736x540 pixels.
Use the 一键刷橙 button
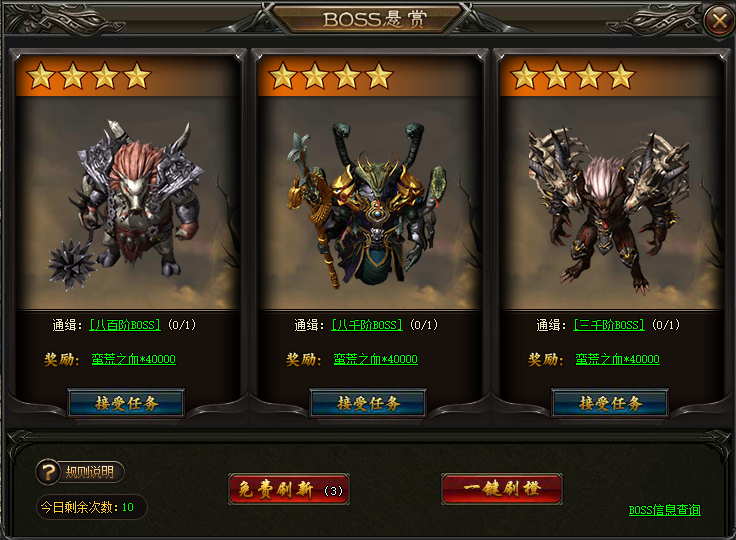(x=501, y=489)
